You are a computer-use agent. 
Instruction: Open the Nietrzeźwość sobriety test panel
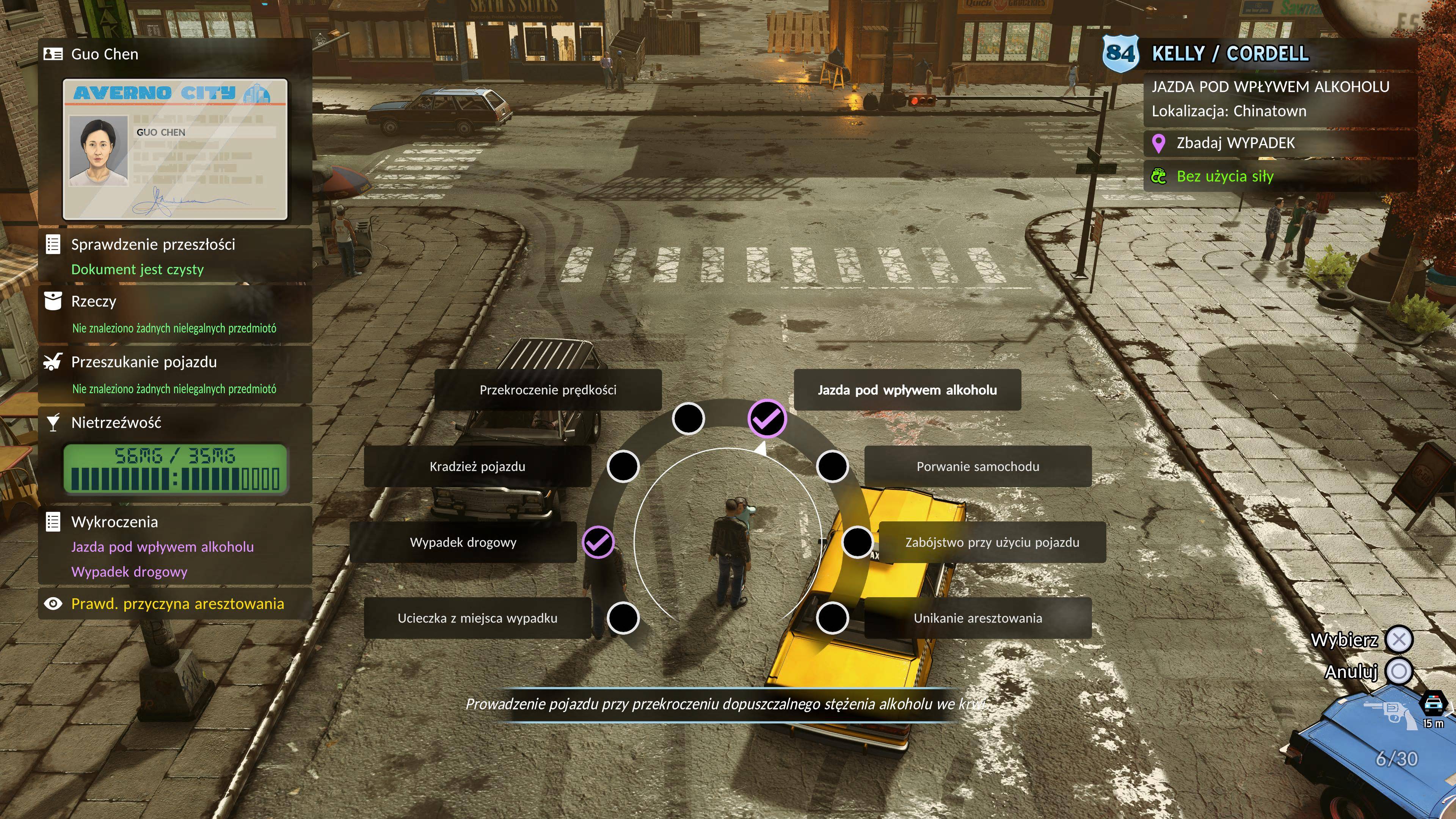[x=116, y=423]
